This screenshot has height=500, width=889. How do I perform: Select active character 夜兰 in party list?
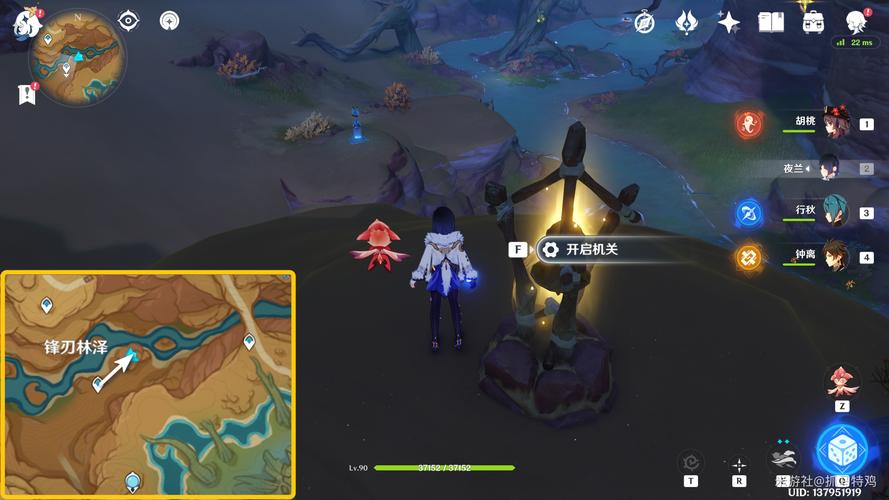click(x=830, y=168)
